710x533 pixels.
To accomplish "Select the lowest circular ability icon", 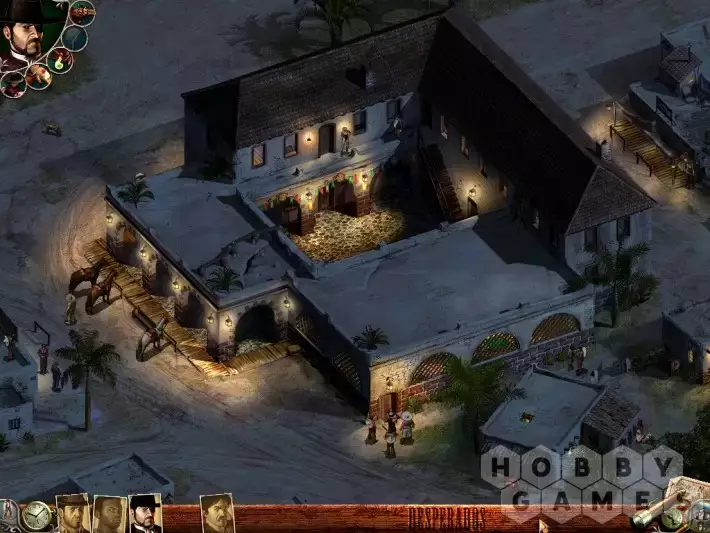I will [13, 85].
